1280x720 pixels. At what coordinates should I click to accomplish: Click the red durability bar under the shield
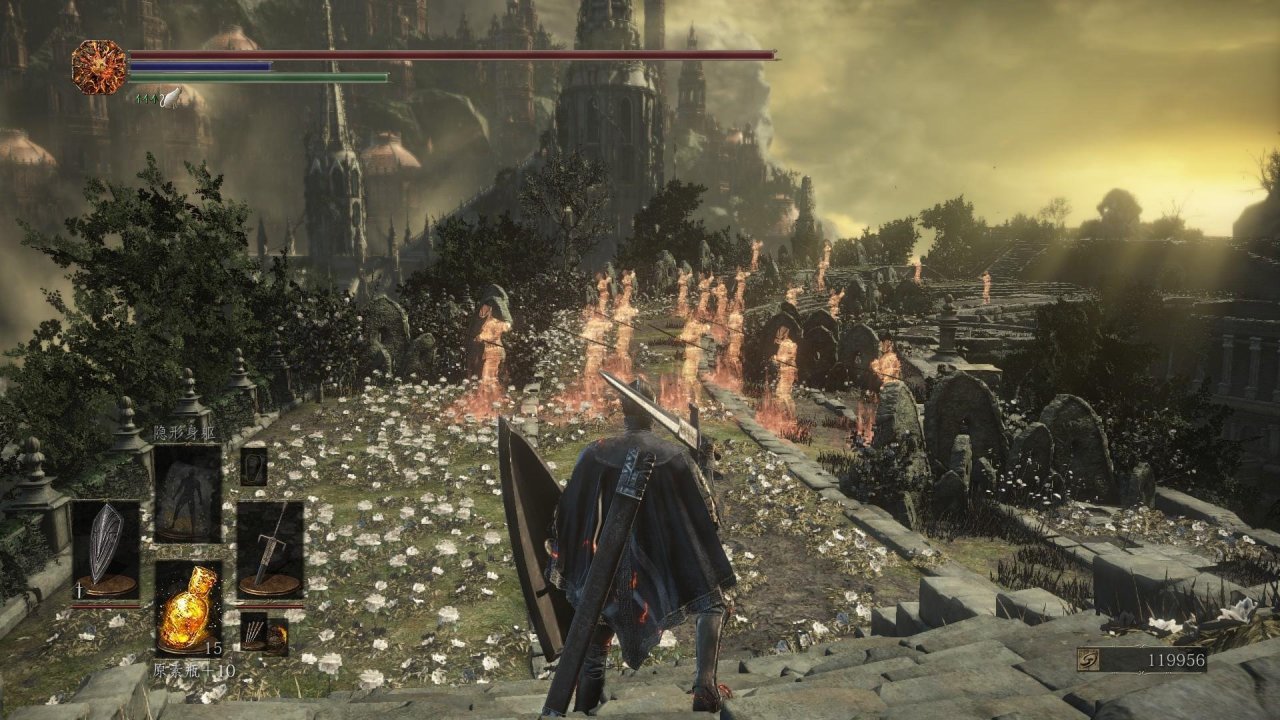pyautogui.click(x=105, y=606)
